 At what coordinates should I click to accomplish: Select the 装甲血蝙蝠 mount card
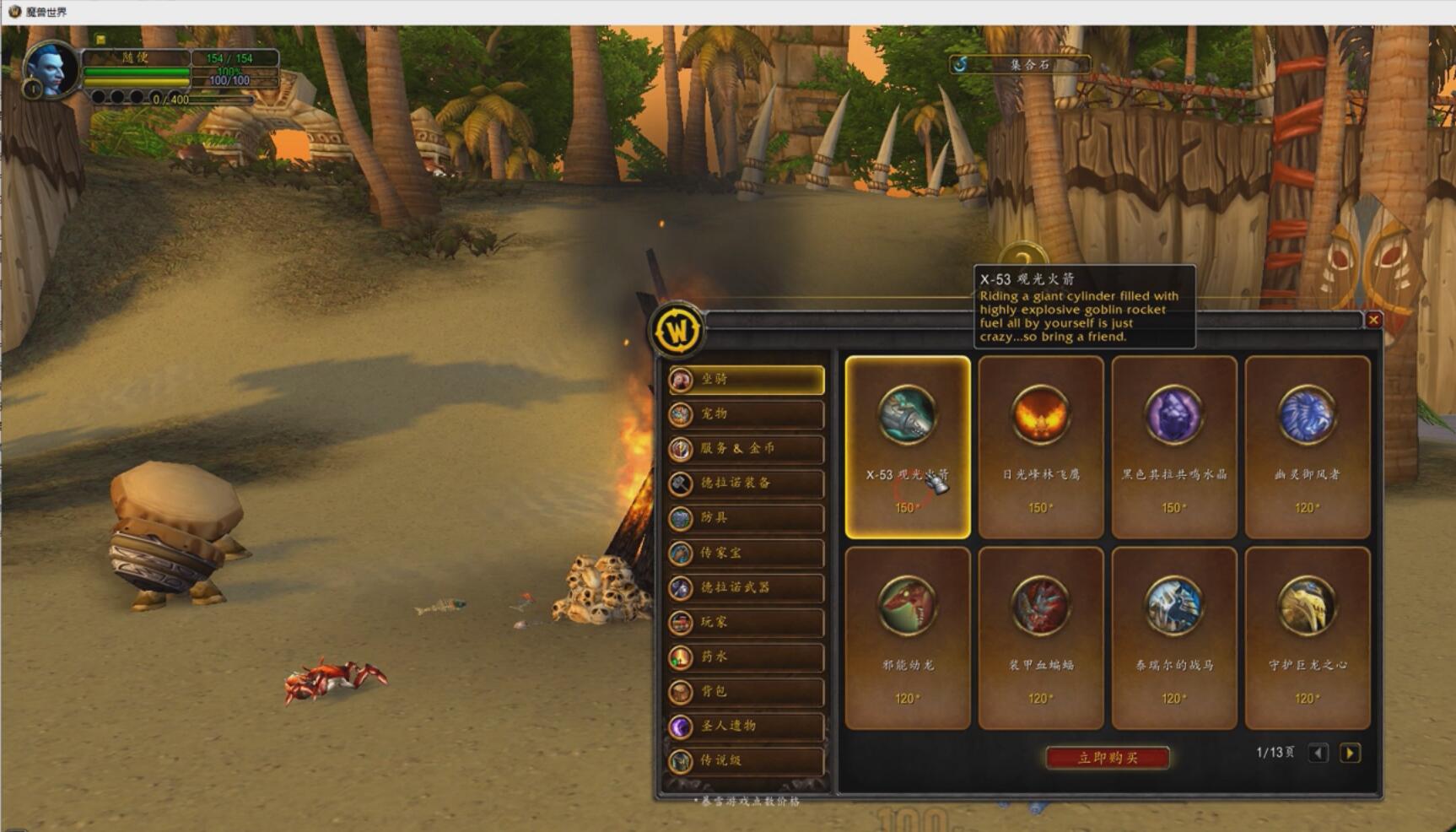1041,638
